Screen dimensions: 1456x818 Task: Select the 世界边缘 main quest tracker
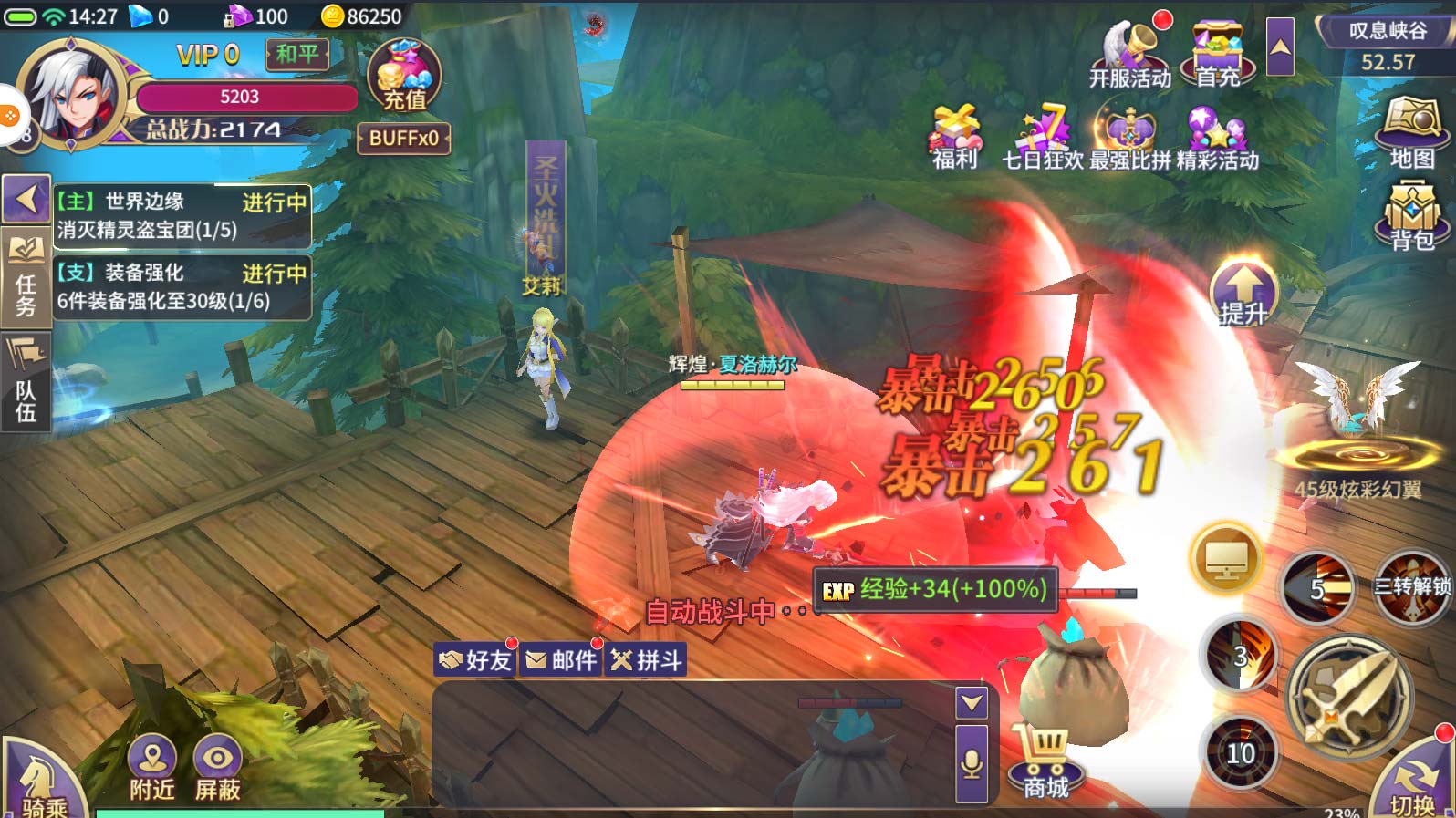coord(182,215)
